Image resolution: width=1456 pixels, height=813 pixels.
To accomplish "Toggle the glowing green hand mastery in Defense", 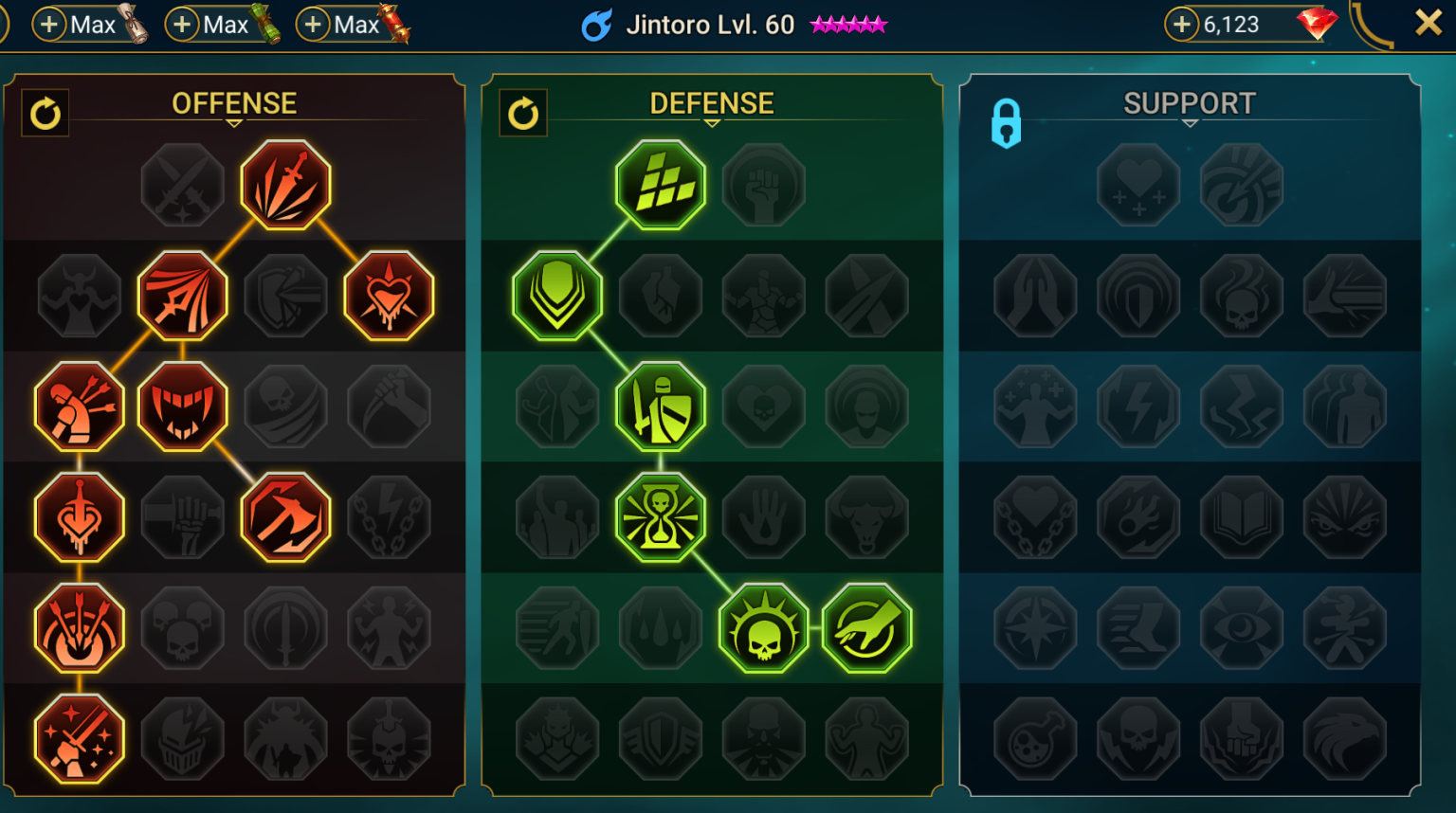I will tap(865, 627).
